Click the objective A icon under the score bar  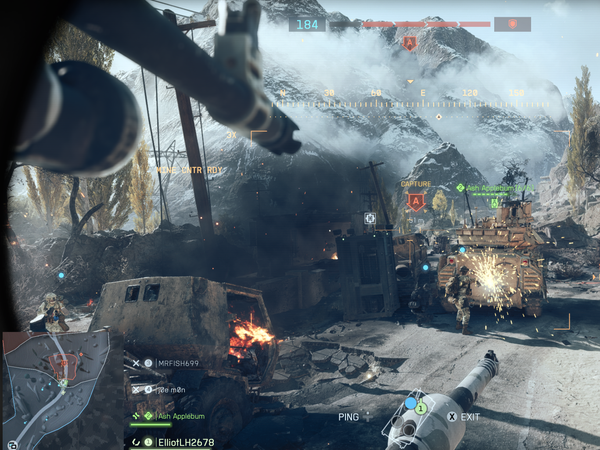pos(409,43)
